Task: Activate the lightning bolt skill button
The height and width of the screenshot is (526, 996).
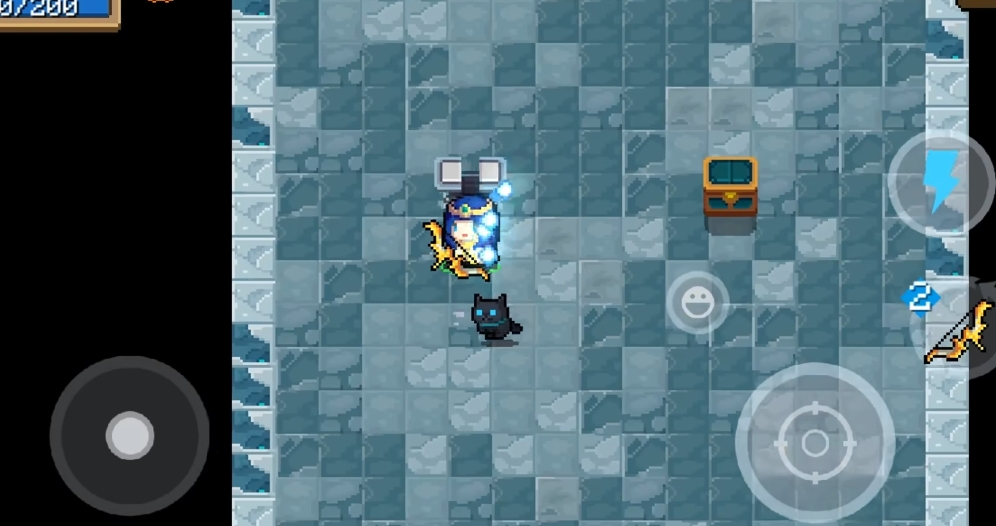Action: click(940, 184)
